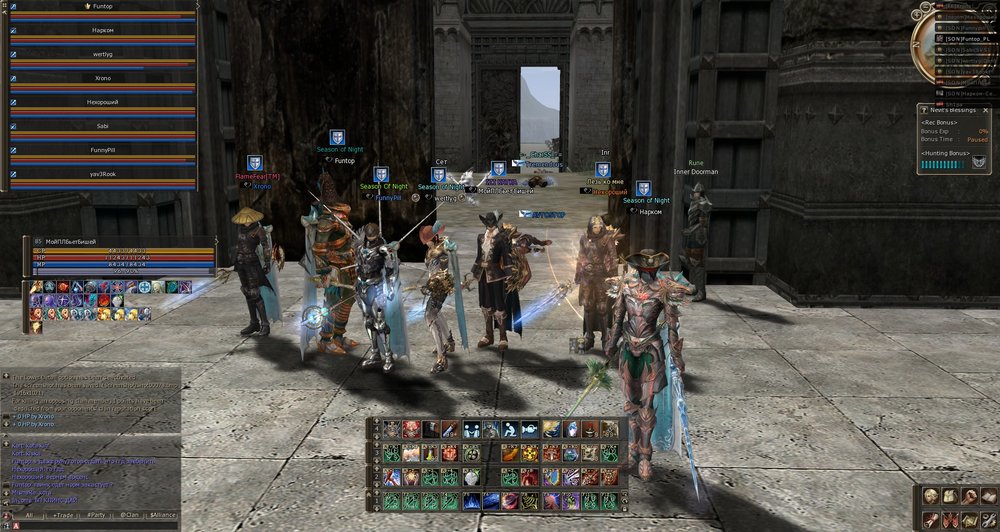The image size is (1000, 532).
Task: Select party member Funtop in party list
Action: pos(102,6)
